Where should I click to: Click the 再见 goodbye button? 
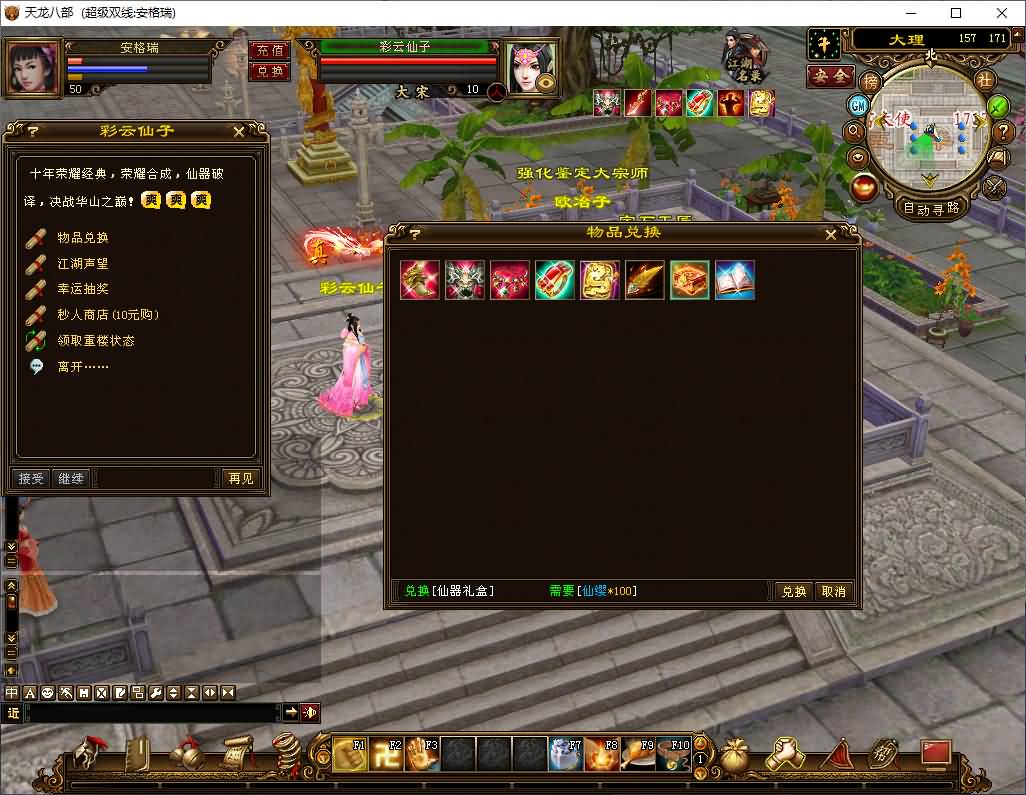tap(240, 479)
